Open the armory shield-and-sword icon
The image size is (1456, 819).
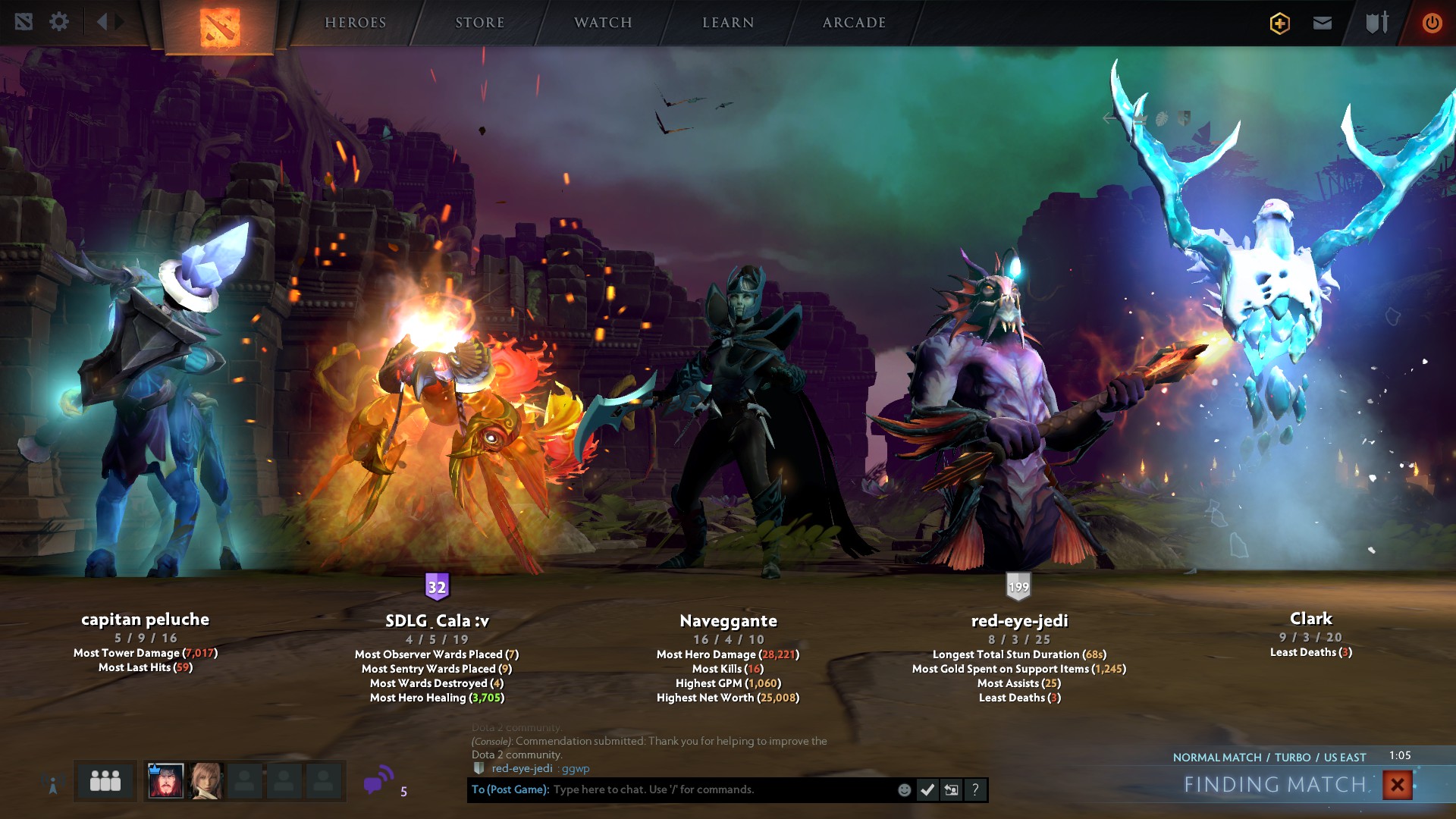(x=1377, y=23)
